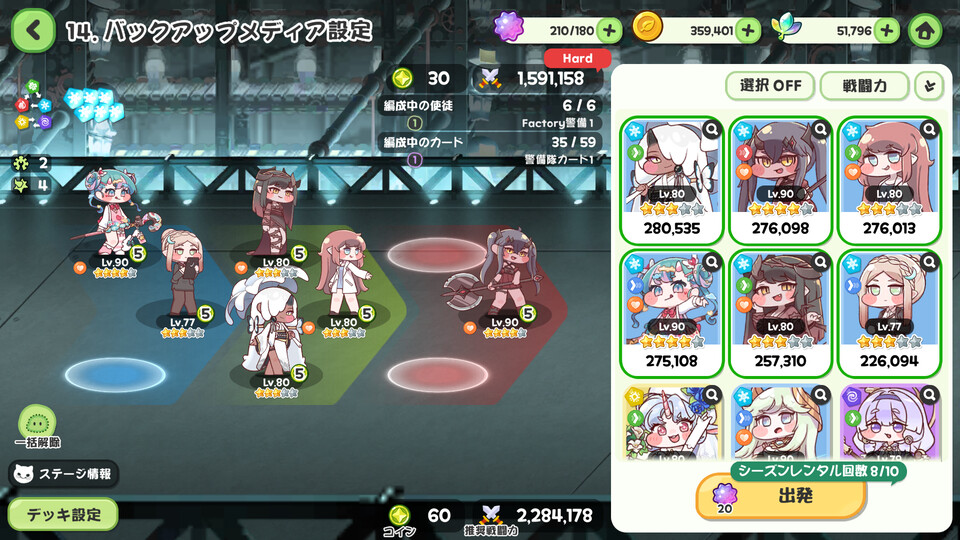Screen dimensions: 960x540
Task: Show the ステージ情報 stage information
Action: (x=64, y=474)
